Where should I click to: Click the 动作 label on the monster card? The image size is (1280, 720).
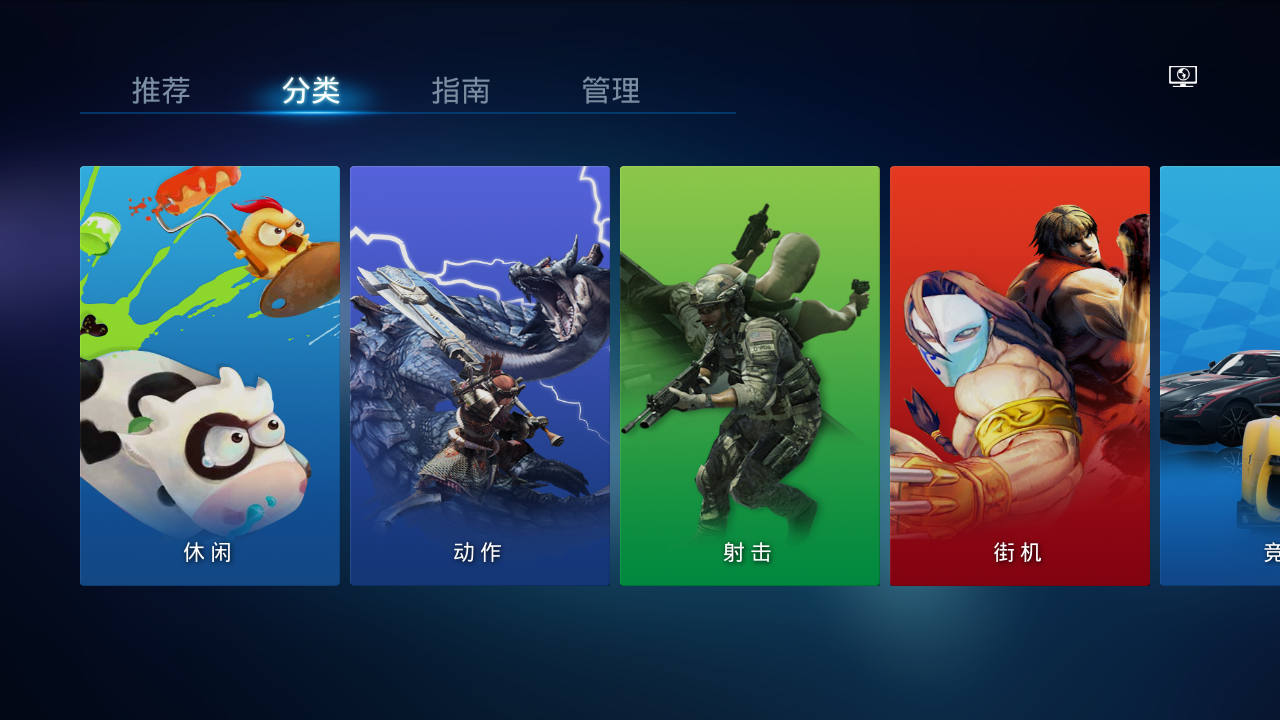(477, 552)
